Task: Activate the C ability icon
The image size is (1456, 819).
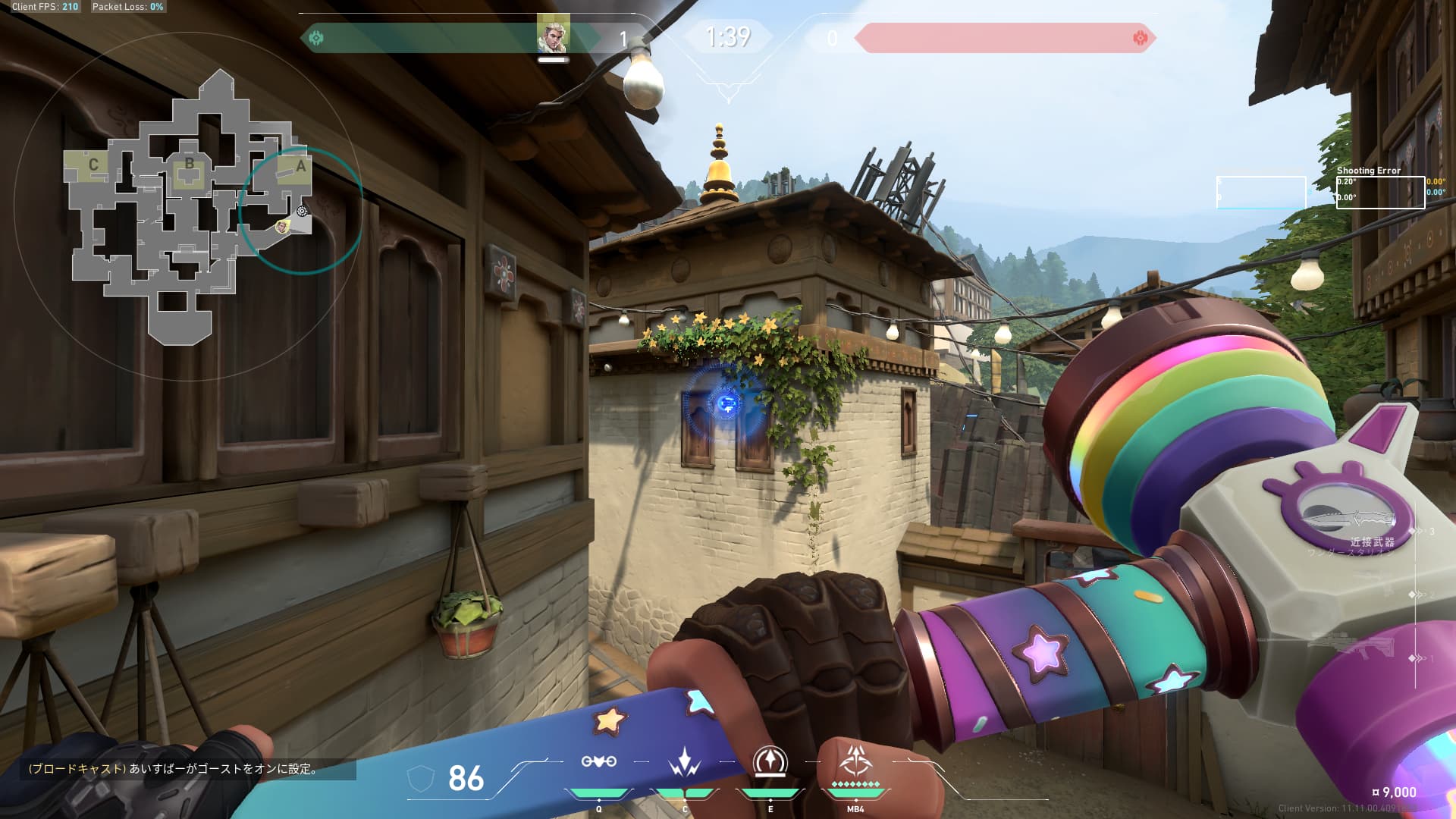Action: pos(684,762)
